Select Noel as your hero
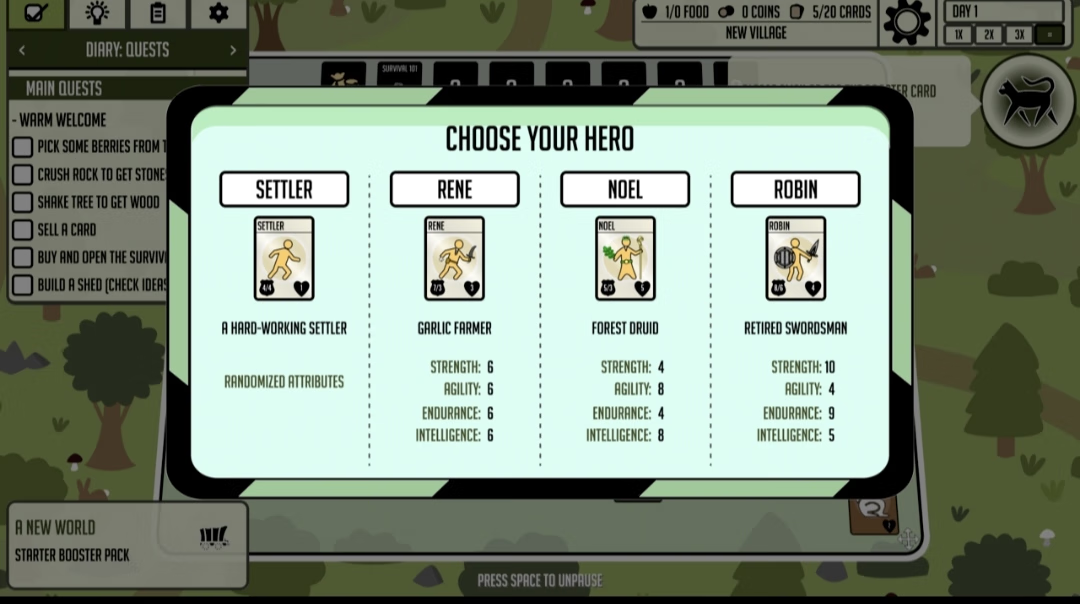1080x604 pixels. (x=625, y=189)
